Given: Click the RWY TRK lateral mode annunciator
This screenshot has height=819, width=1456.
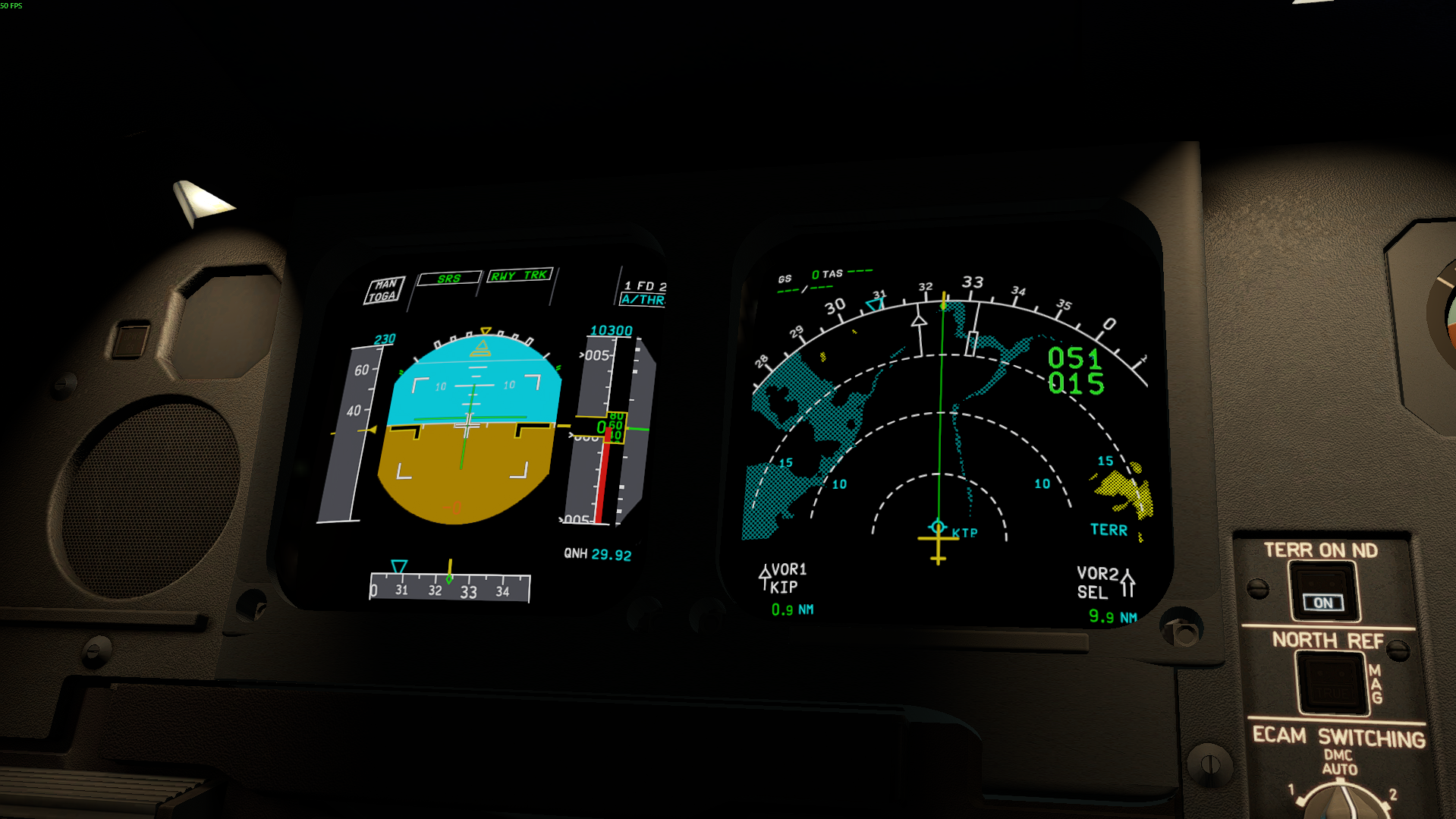Looking at the screenshot, I should coord(518,276).
